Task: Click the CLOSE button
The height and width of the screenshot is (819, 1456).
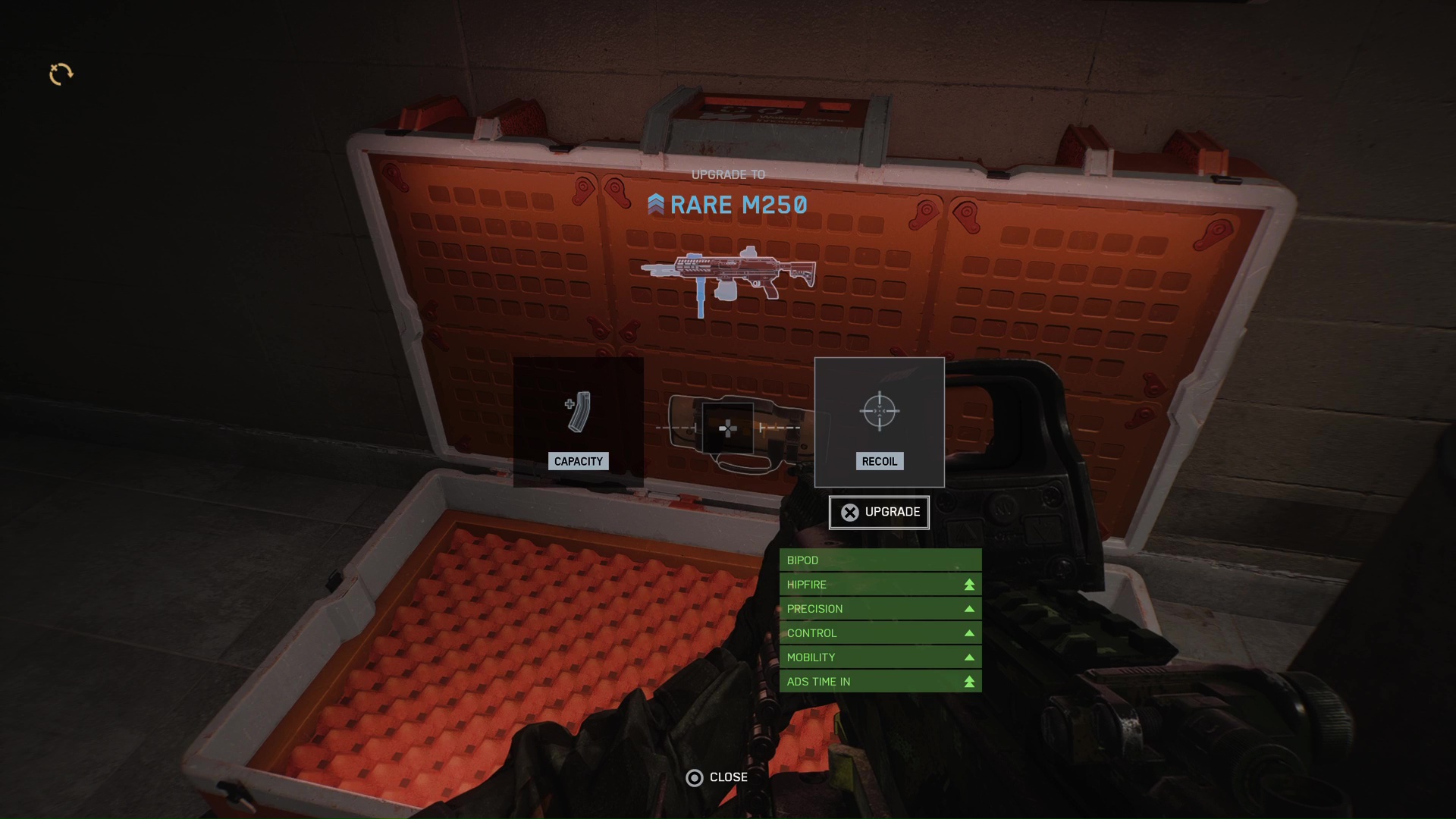Action: click(x=727, y=777)
